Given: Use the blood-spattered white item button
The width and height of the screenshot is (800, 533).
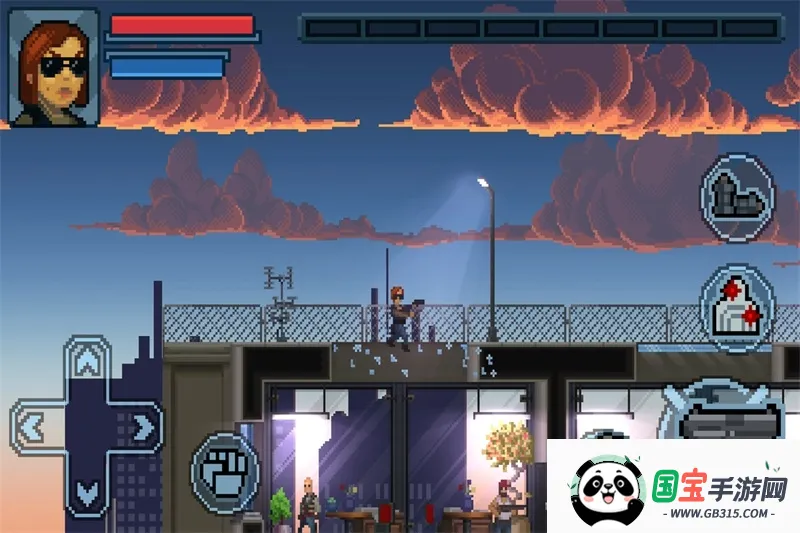Looking at the screenshot, I should click(737, 304).
